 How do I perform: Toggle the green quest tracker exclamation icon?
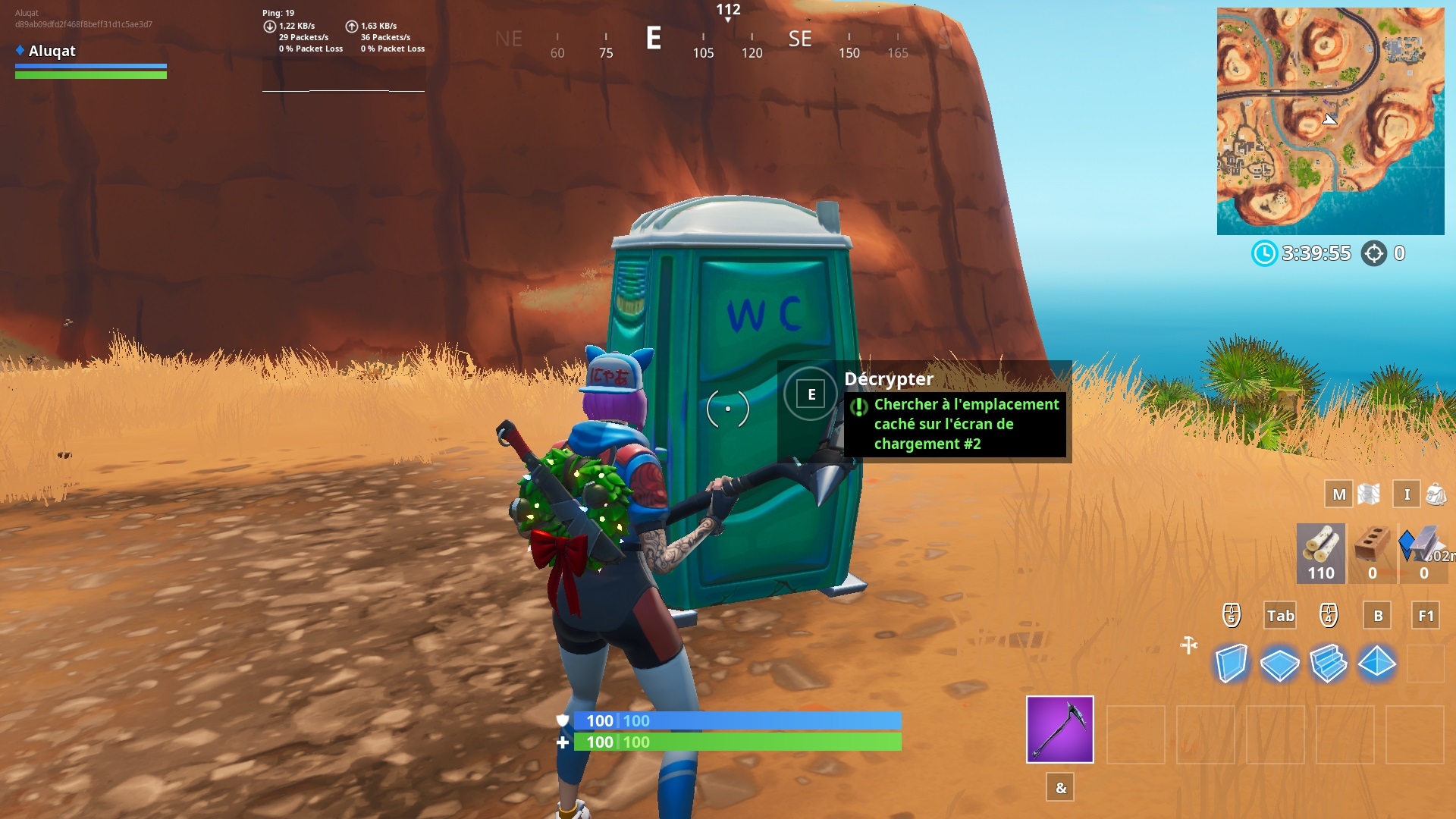click(x=858, y=407)
